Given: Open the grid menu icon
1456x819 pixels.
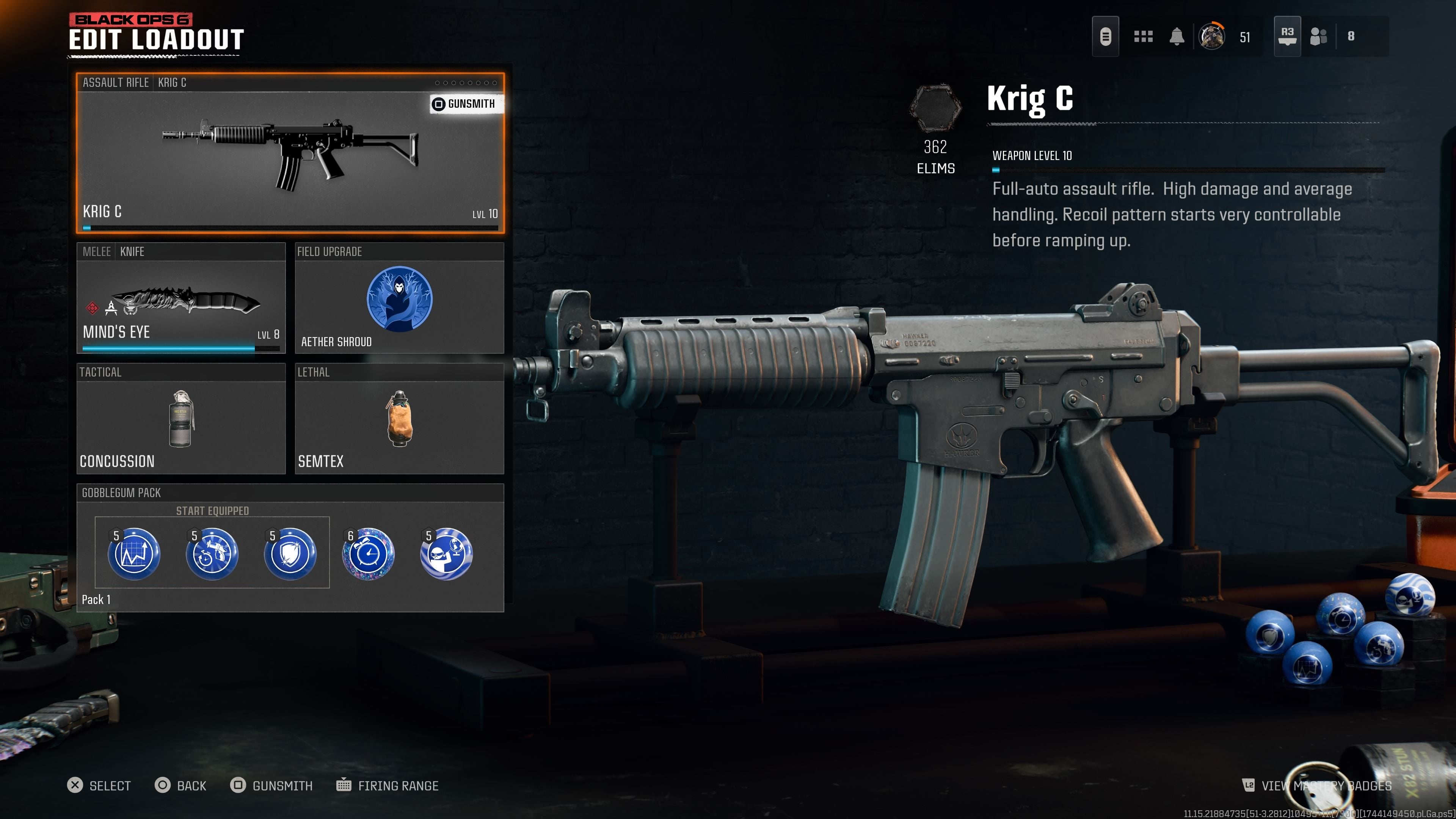Looking at the screenshot, I should tap(1143, 37).
